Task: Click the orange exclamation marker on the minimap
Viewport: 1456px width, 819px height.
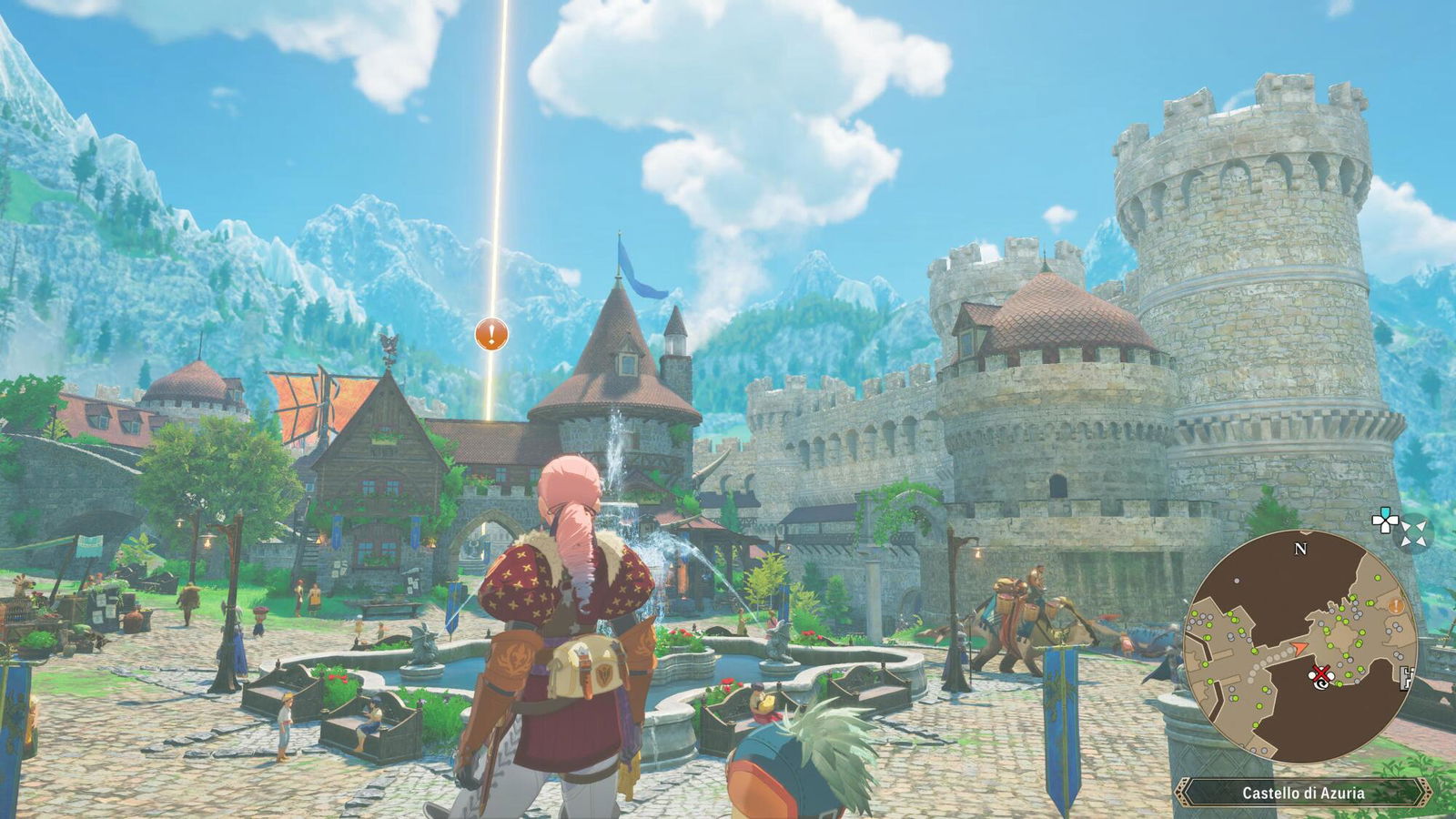Action: (x=1394, y=605)
